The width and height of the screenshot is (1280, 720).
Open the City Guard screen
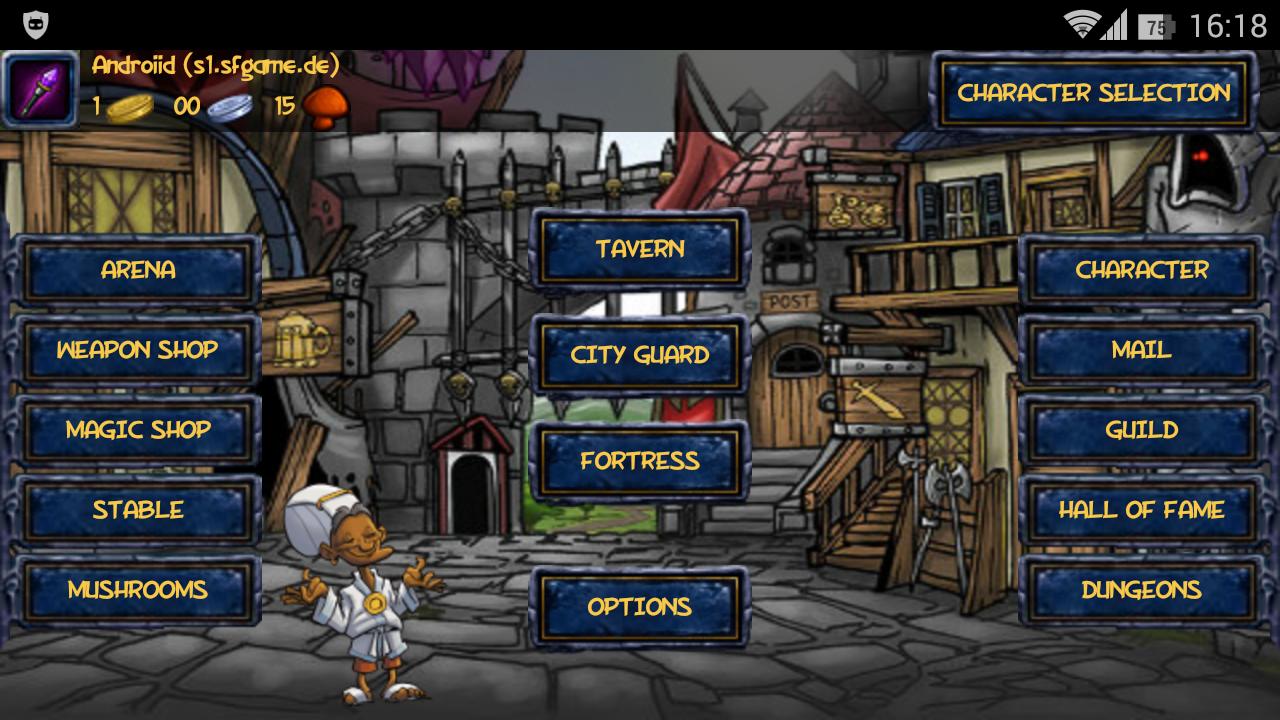(639, 355)
